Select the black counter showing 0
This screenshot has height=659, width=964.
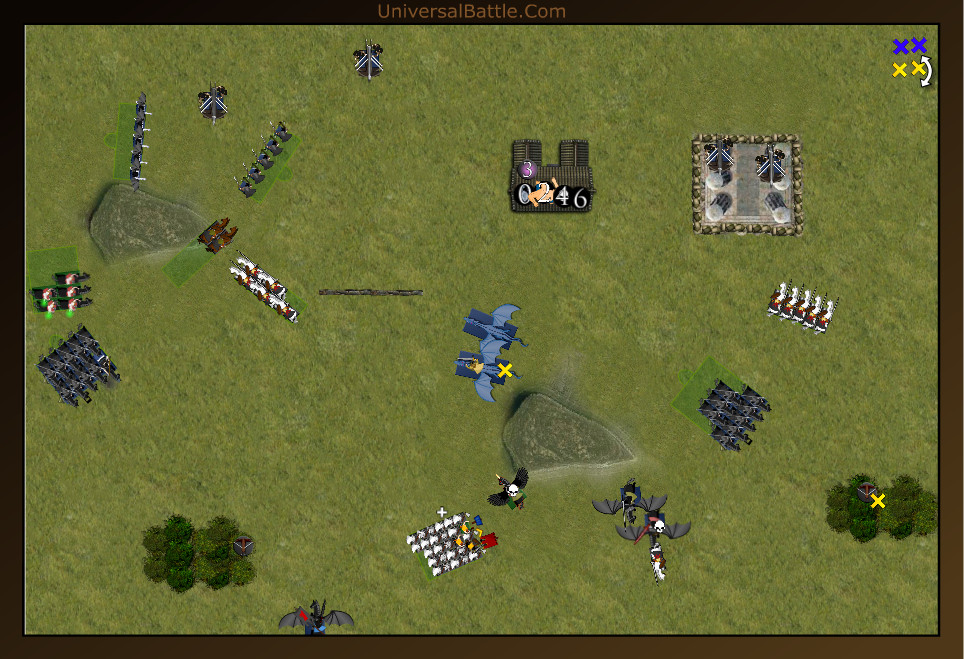pyautogui.click(x=525, y=196)
